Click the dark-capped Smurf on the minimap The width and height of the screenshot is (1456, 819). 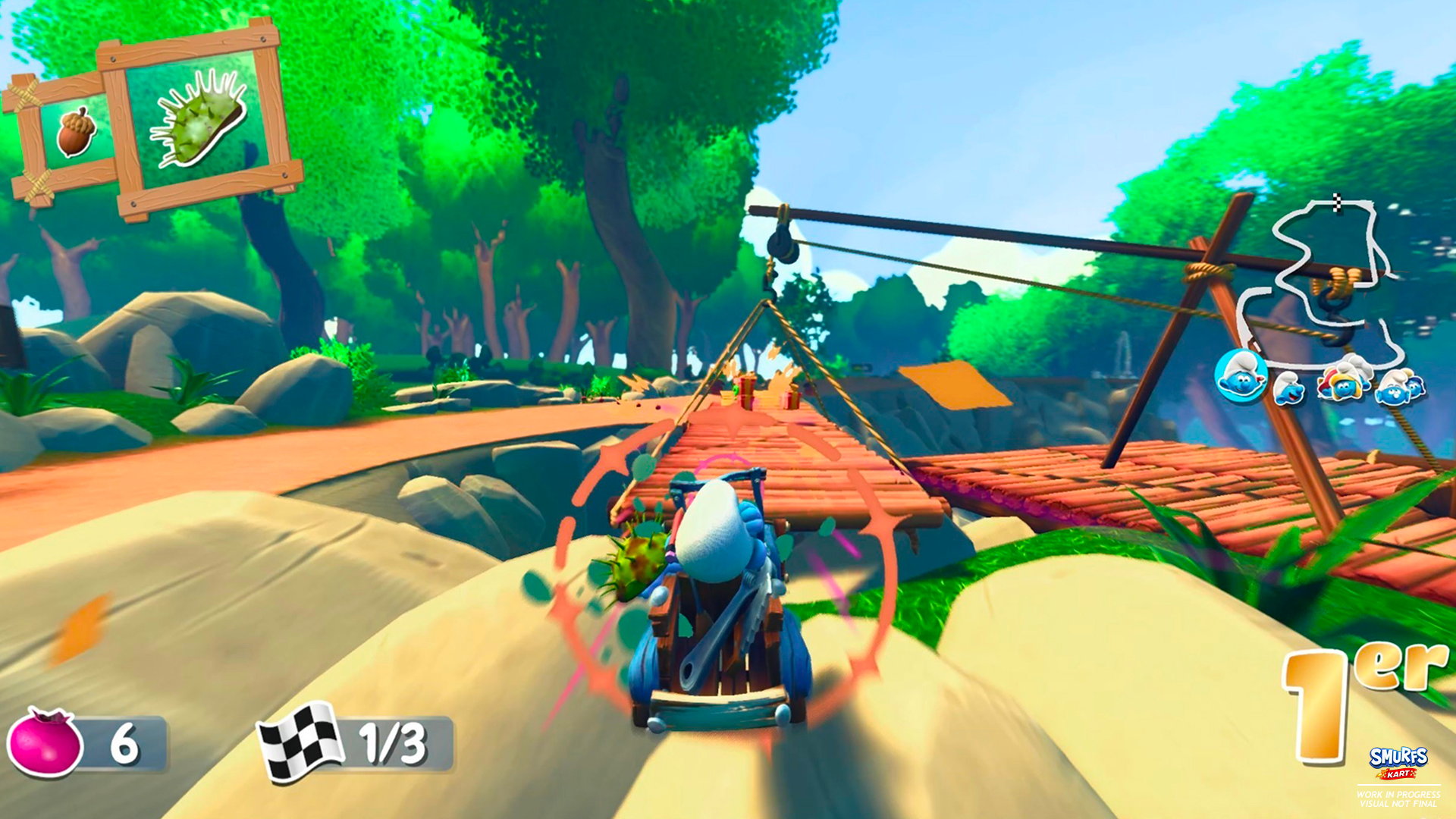[x=1415, y=388]
